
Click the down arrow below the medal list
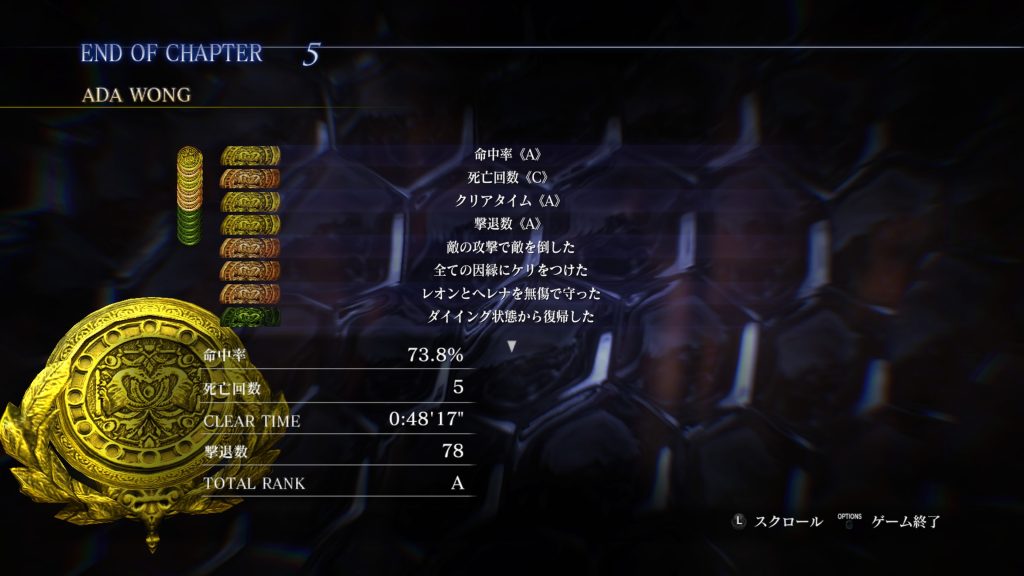[512, 346]
